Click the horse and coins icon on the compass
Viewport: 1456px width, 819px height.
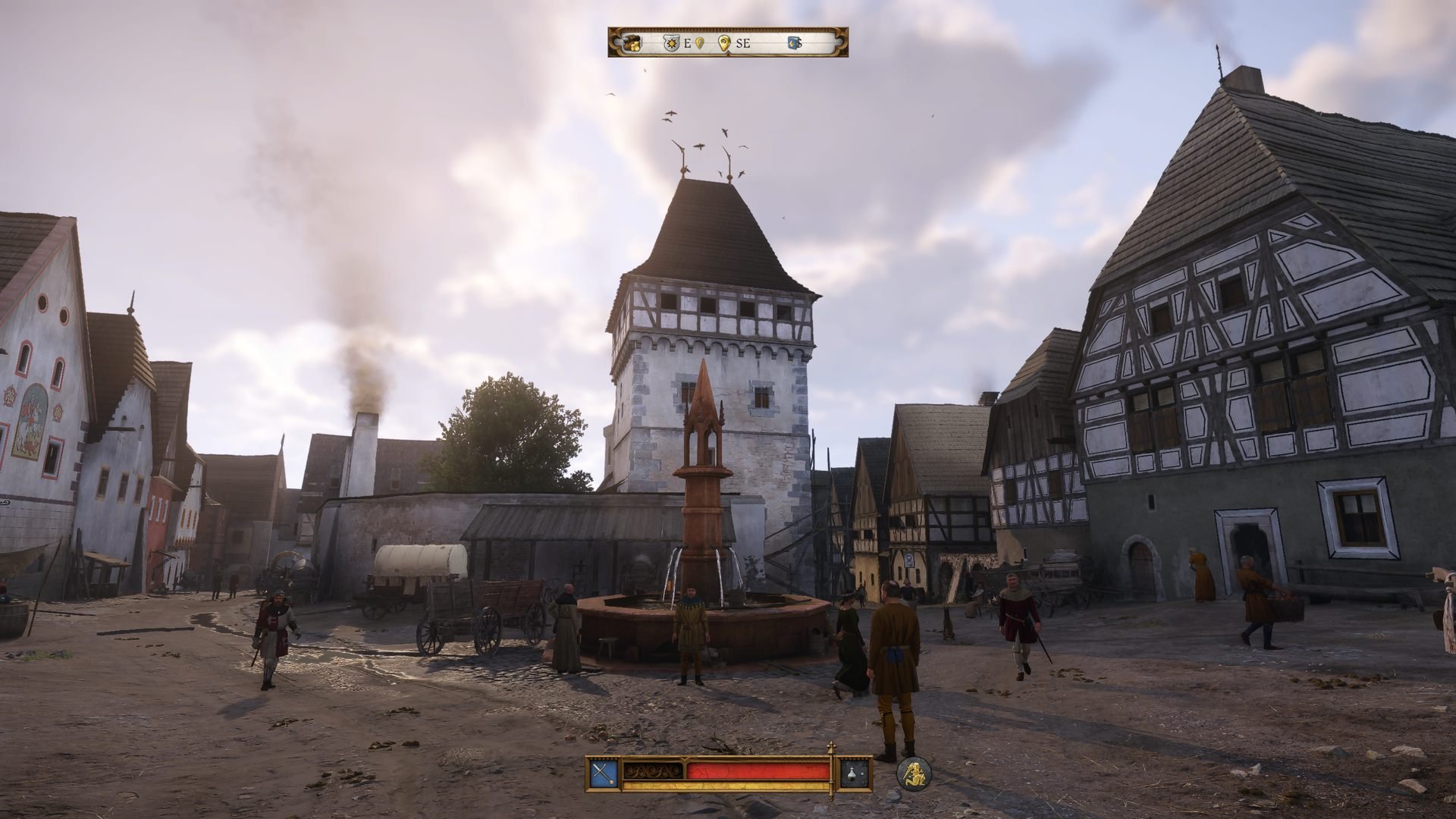point(631,42)
